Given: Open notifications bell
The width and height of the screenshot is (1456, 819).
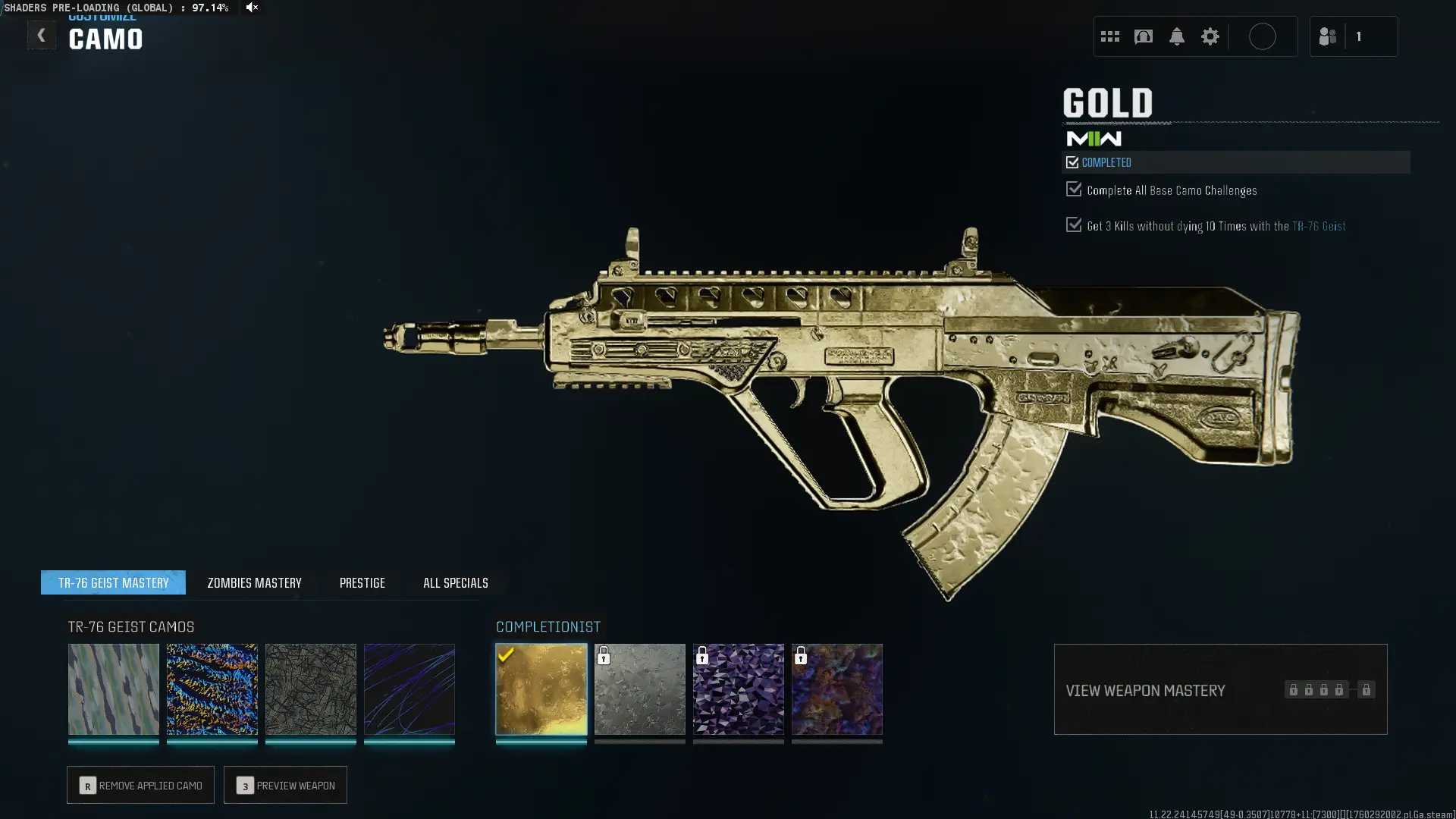Looking at the screenshot, I should [x=1177, y=36].
